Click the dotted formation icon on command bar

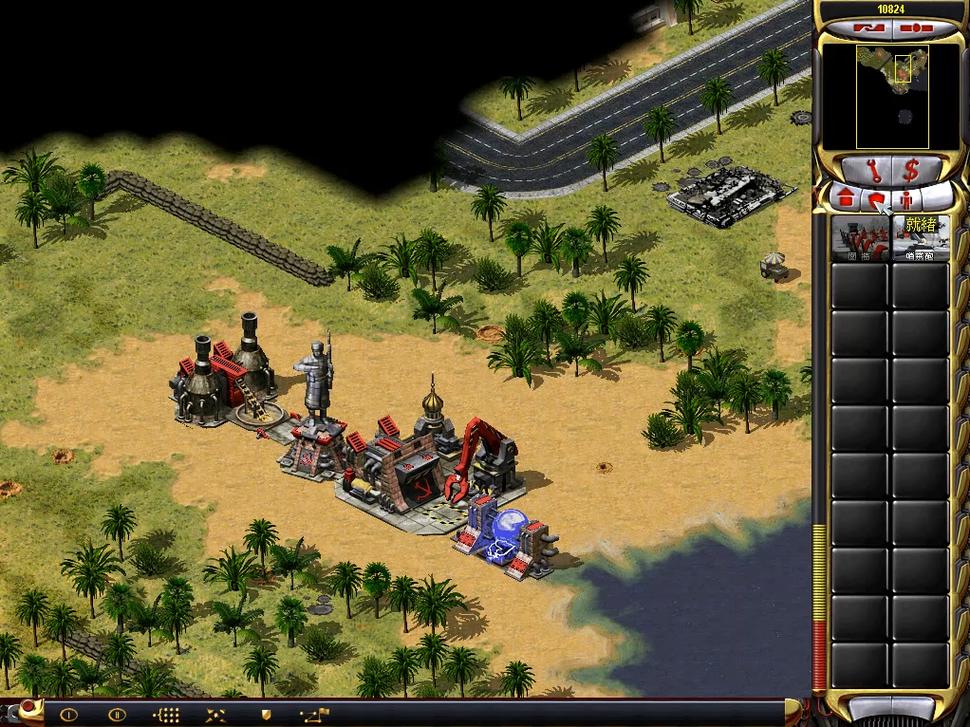point(165,714)
